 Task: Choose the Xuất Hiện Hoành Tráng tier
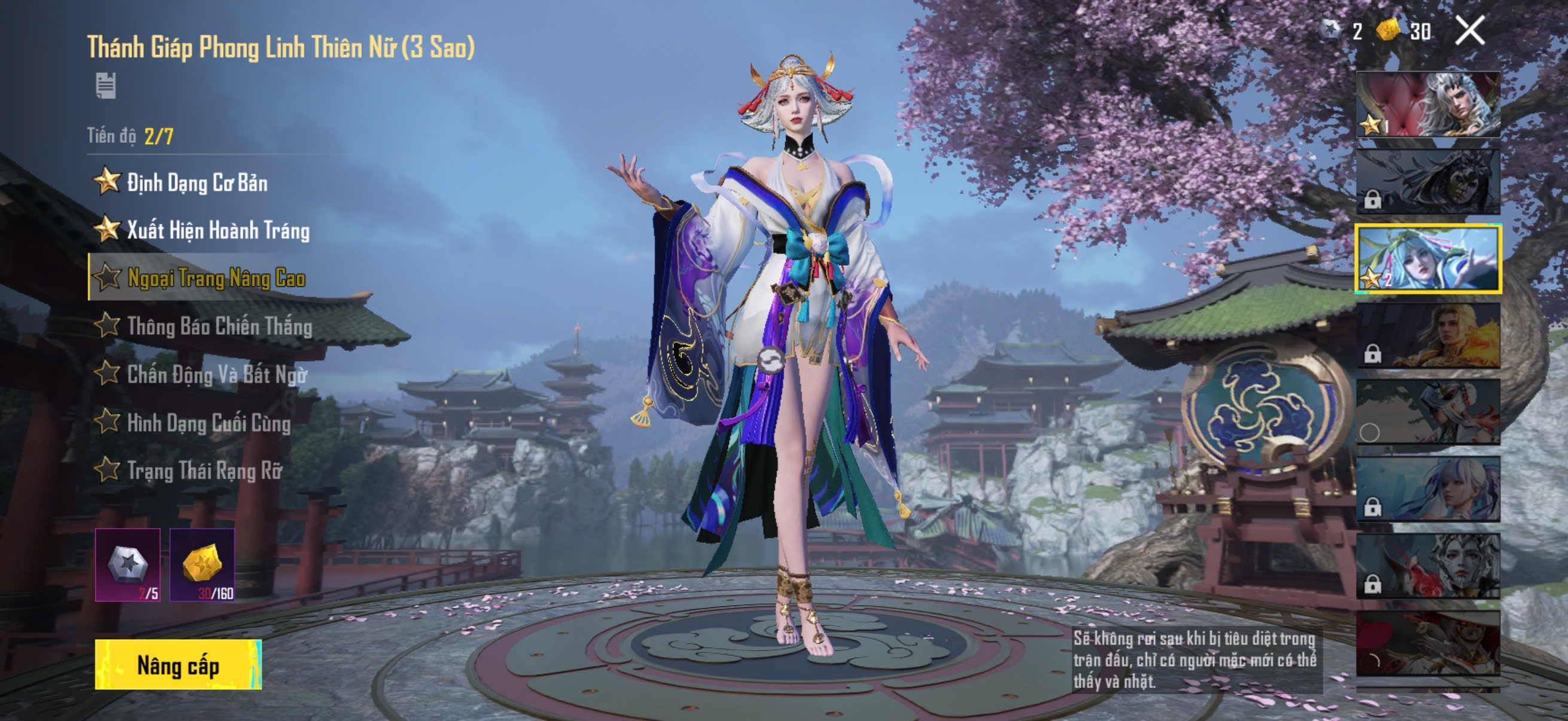pyautogui.click(x=217, y=230)
